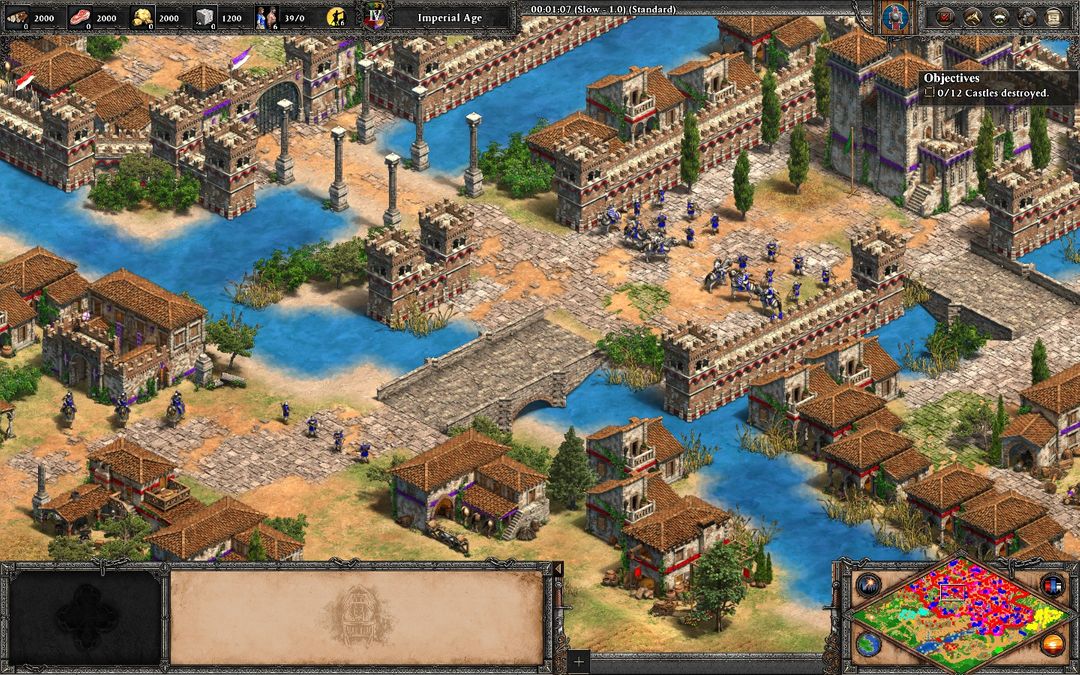The width and height of the screenshot is (1080, 675).
Task: Switch minimap with the globe terrain button
Action: pyautogui.click(x=867, y=643)
